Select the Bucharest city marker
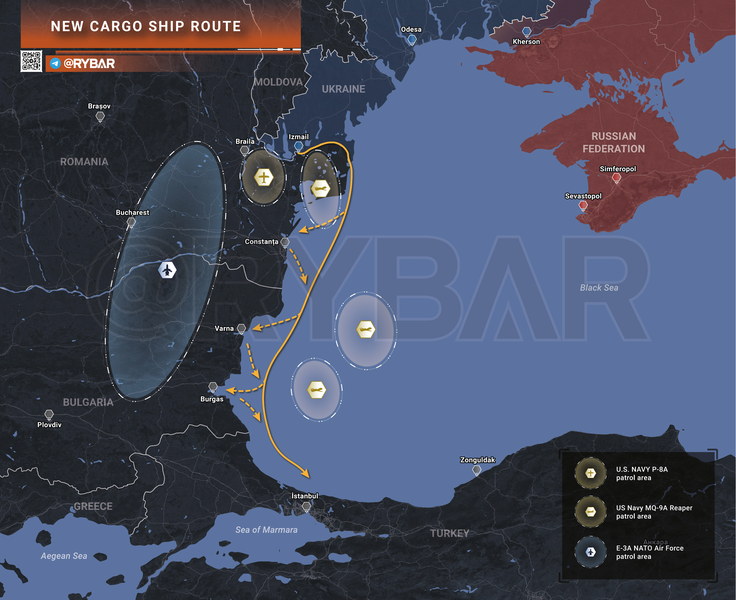This screenshot has height=600, width=736. (131, 223)
